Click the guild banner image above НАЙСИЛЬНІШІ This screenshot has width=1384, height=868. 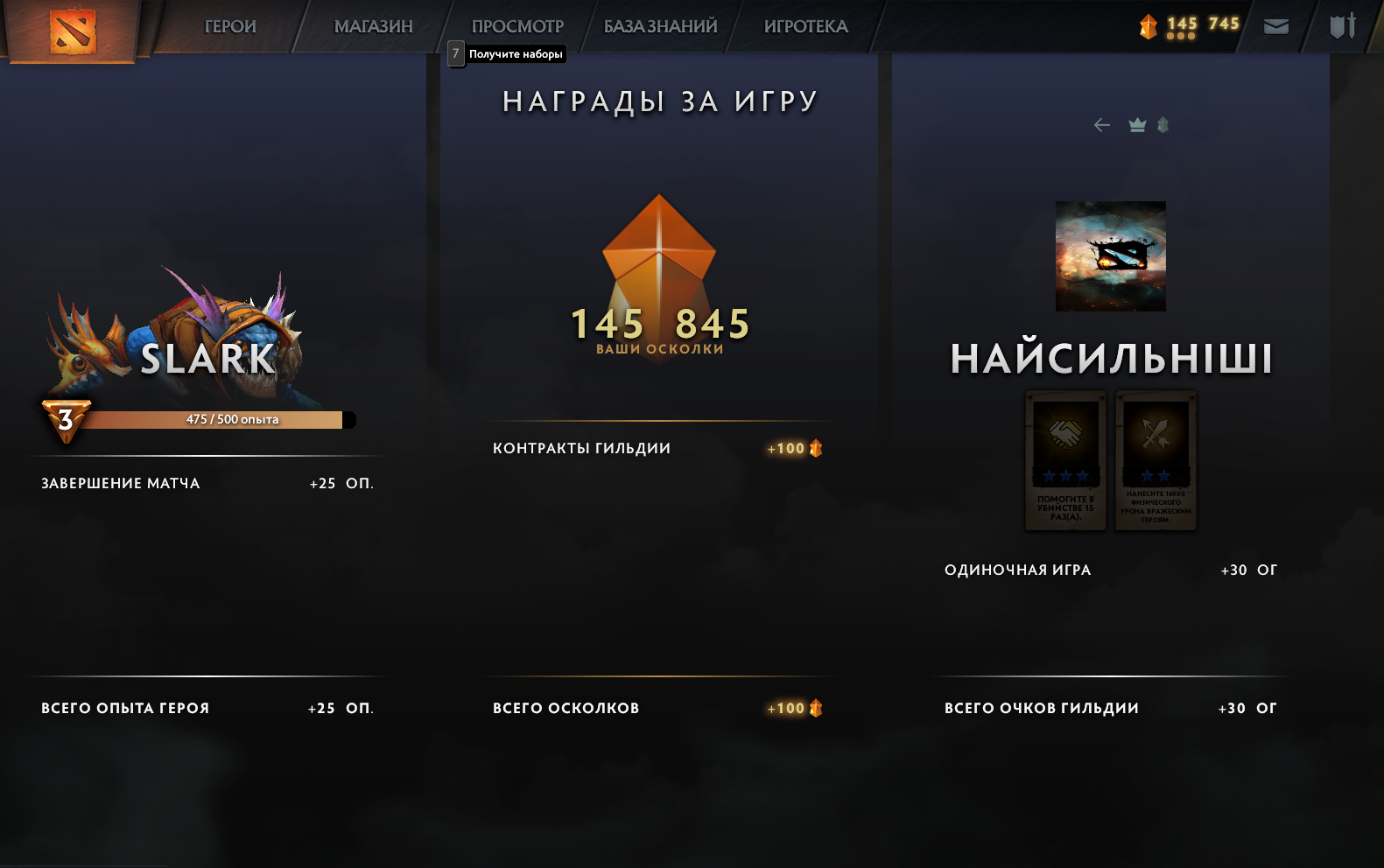click(x=1110, y=255)
